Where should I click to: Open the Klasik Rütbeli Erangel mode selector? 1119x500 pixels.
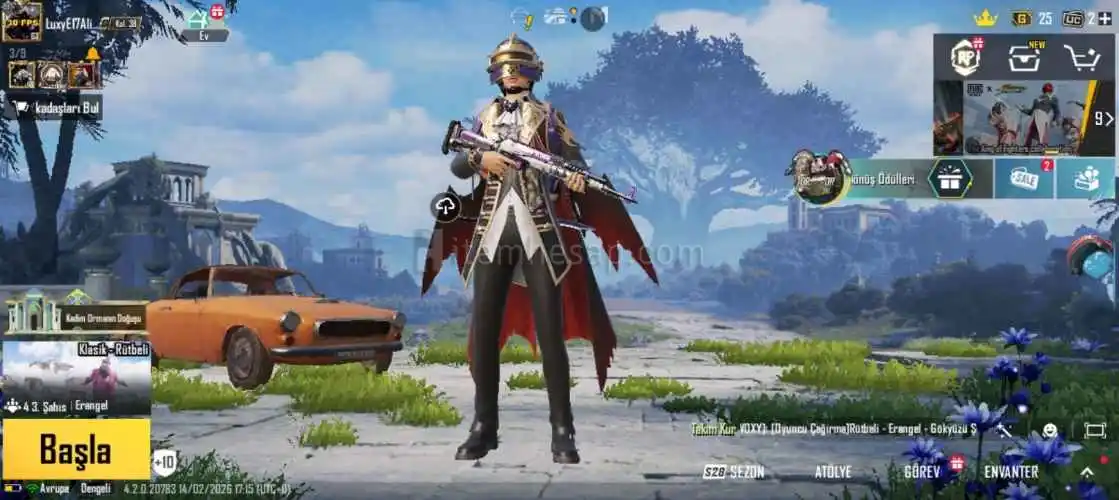click(76, 377)
